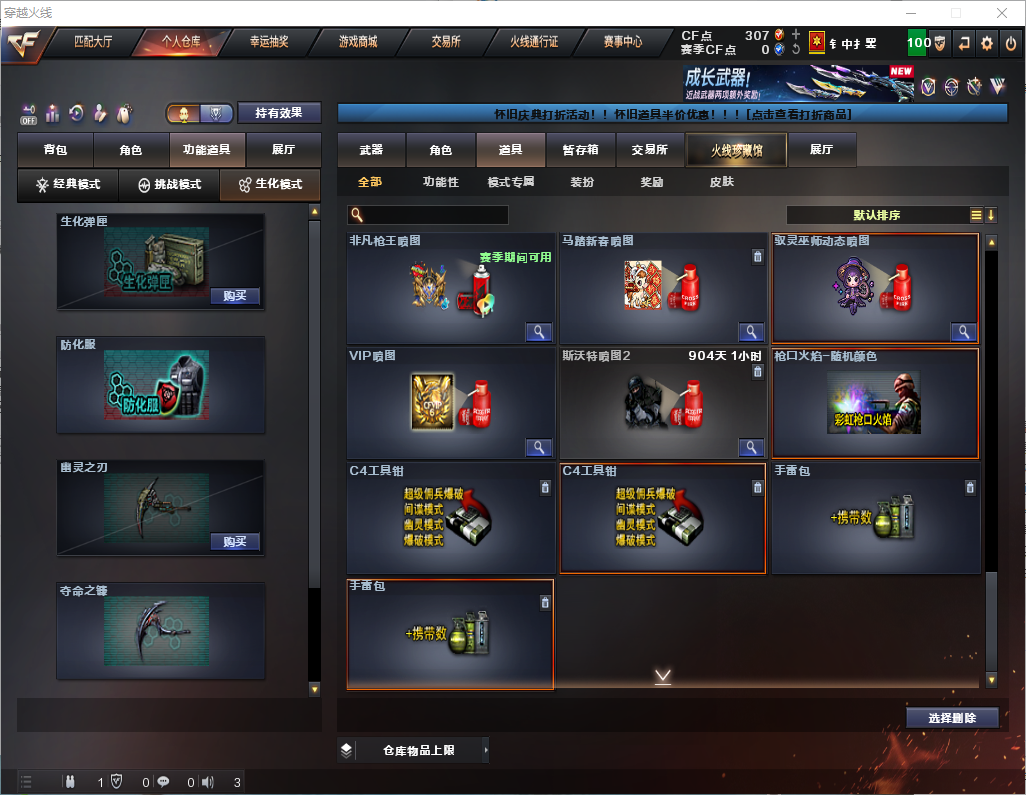The image size is (1026, 795).
Task: Go to 幸运抽奖 lucky draw
Action: click(x=268, y=42)
